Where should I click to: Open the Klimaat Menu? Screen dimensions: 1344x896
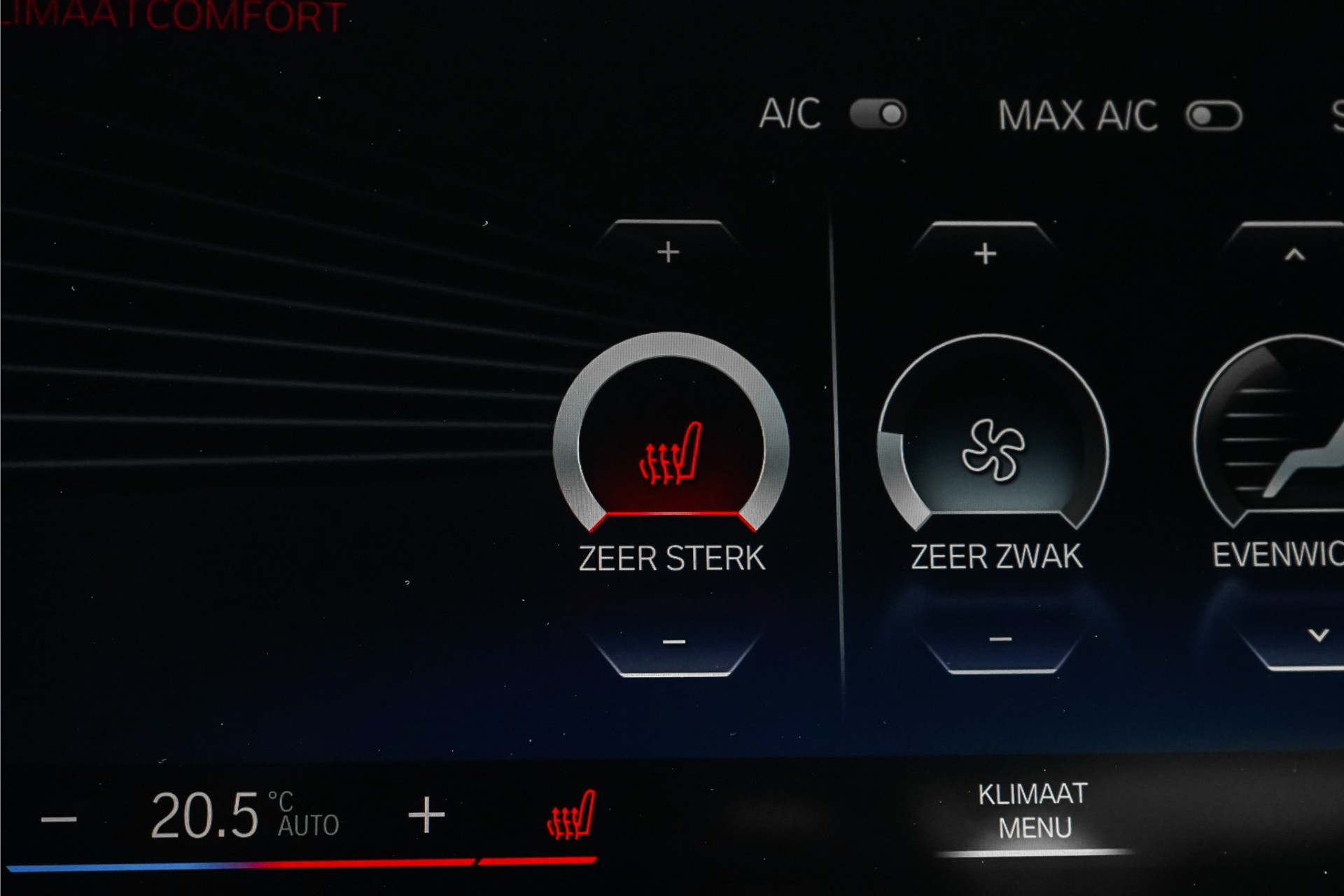[1033, 811]
